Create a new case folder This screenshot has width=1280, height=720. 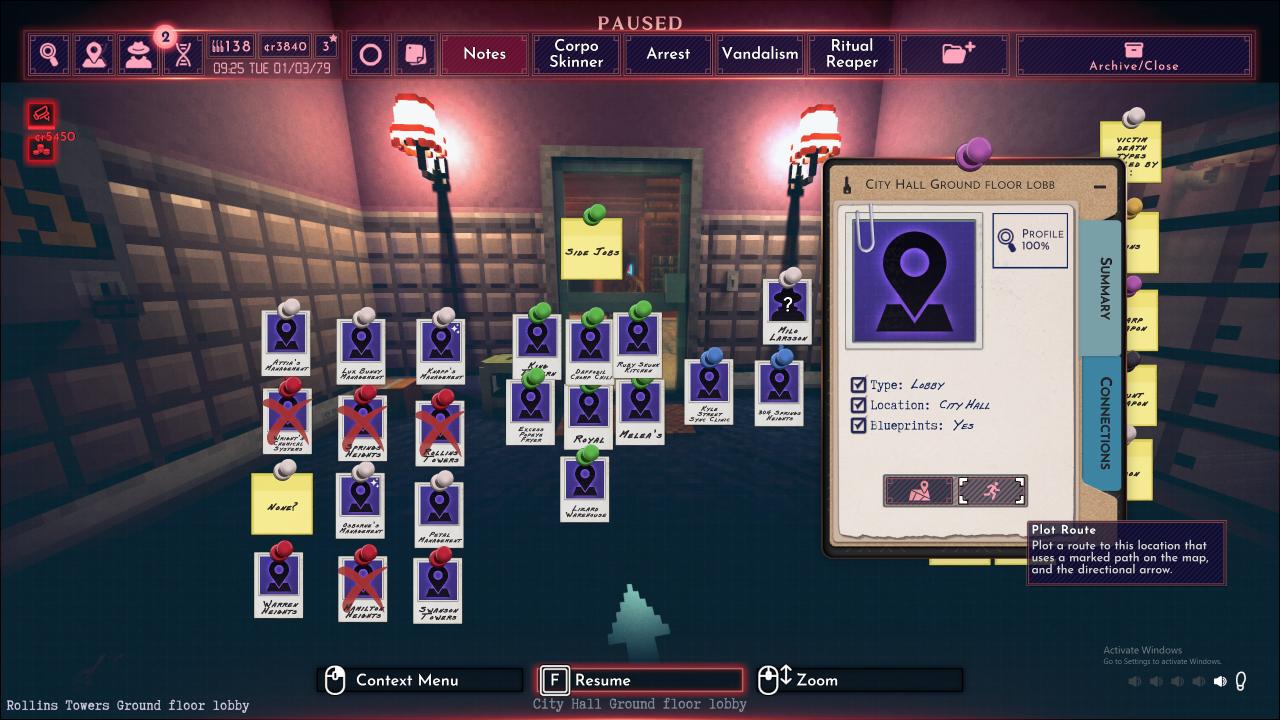point(957,54)
